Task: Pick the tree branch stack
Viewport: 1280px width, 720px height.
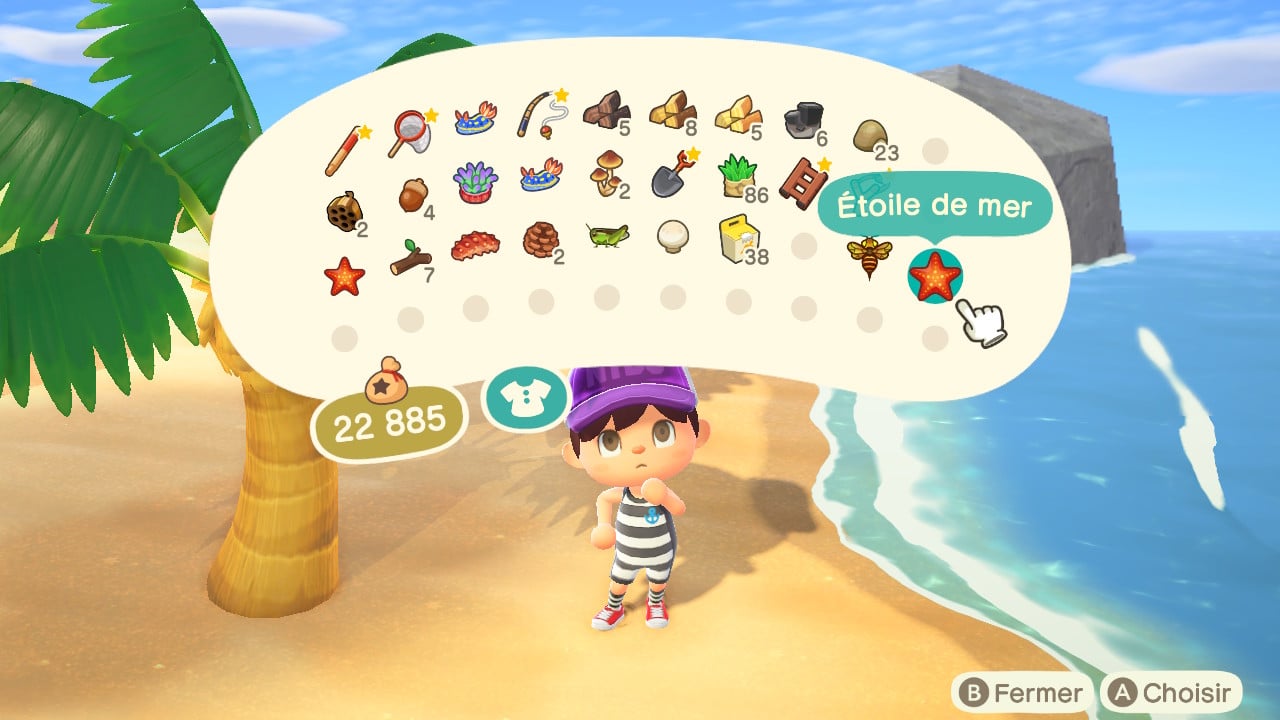Action: pos(410,260)
